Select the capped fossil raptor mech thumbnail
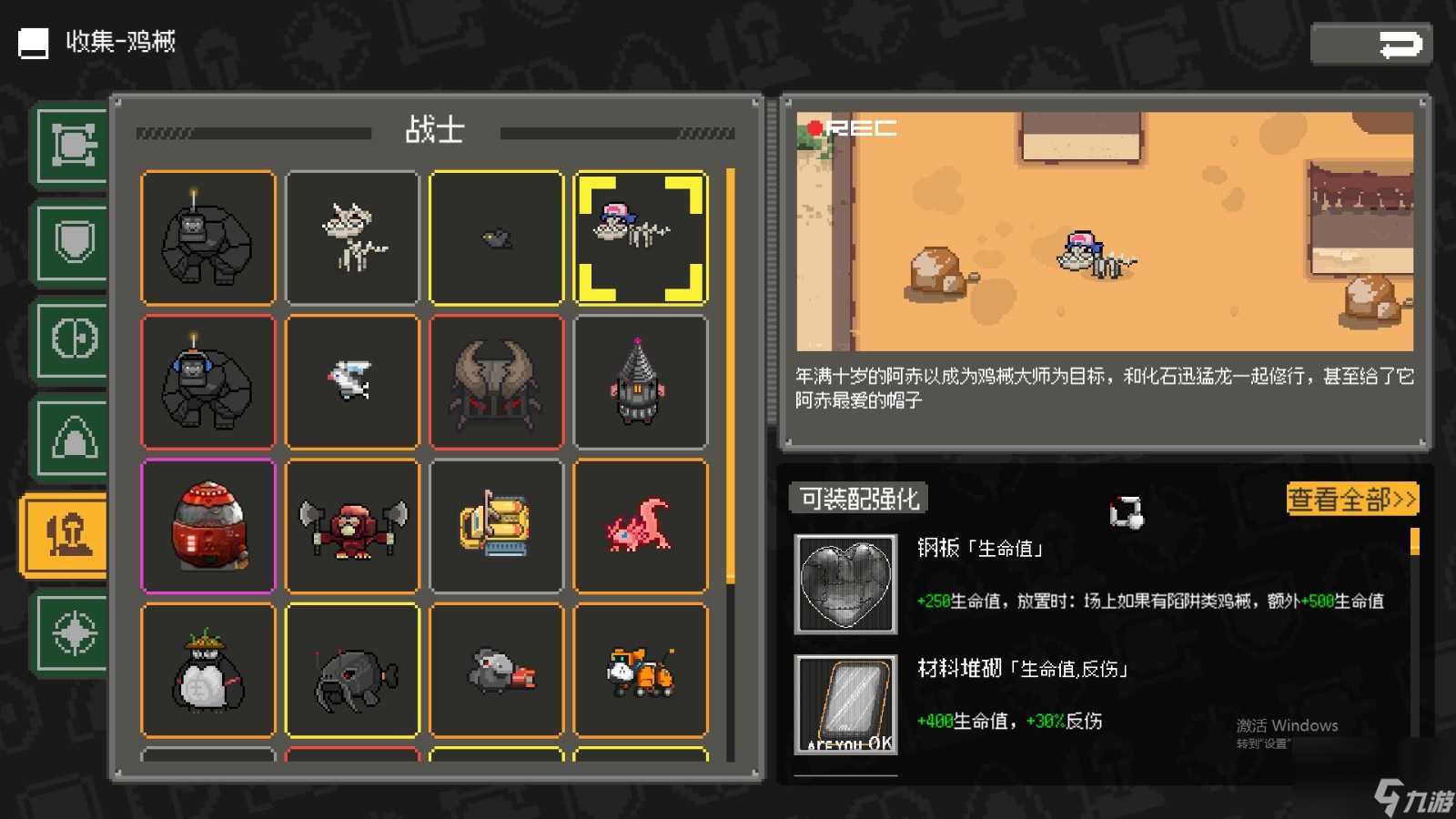Viewport: 1456px width, 819px height. 642,237
